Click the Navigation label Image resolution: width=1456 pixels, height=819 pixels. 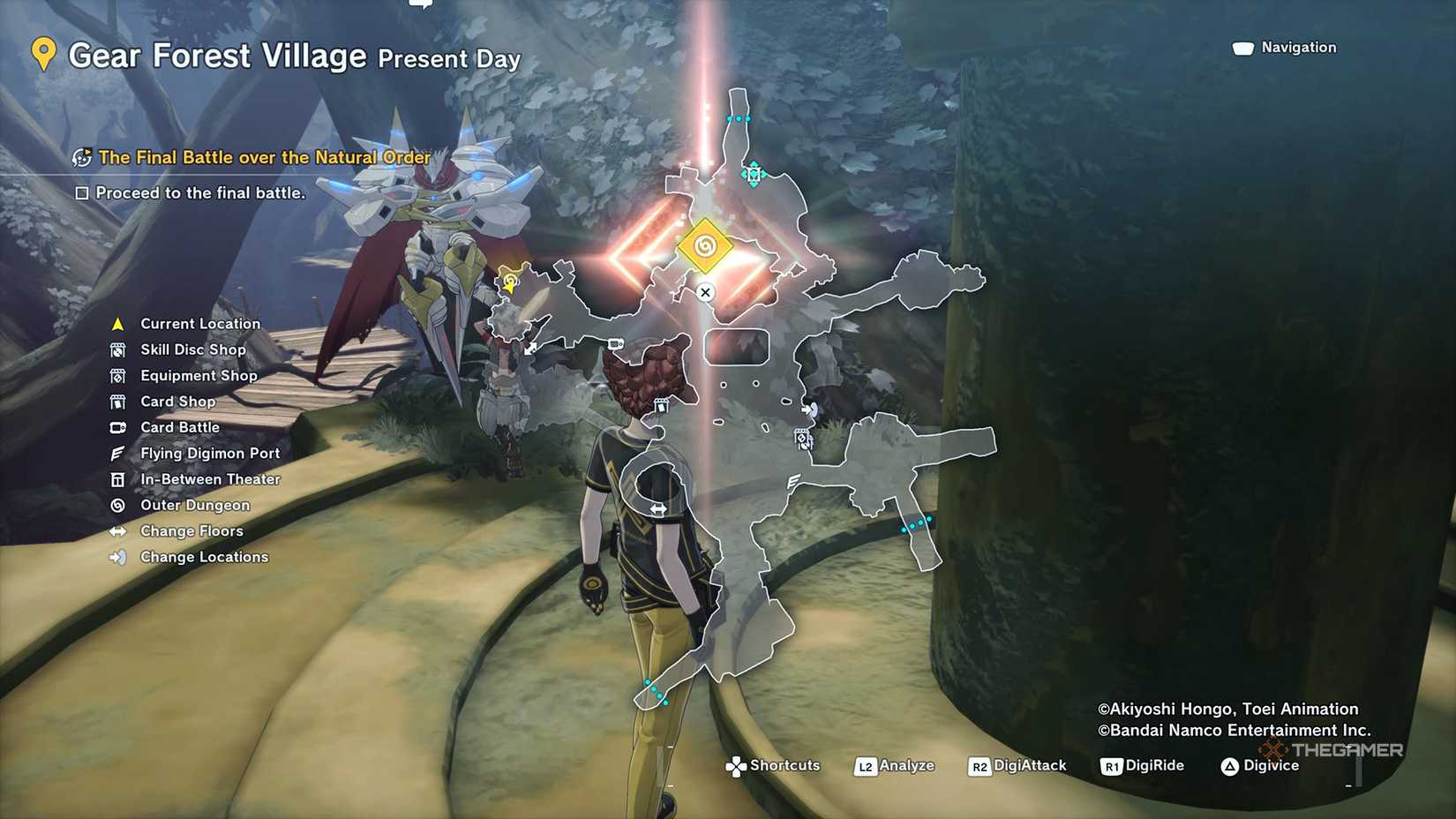pyautogui.click(x=1297, y=48)
